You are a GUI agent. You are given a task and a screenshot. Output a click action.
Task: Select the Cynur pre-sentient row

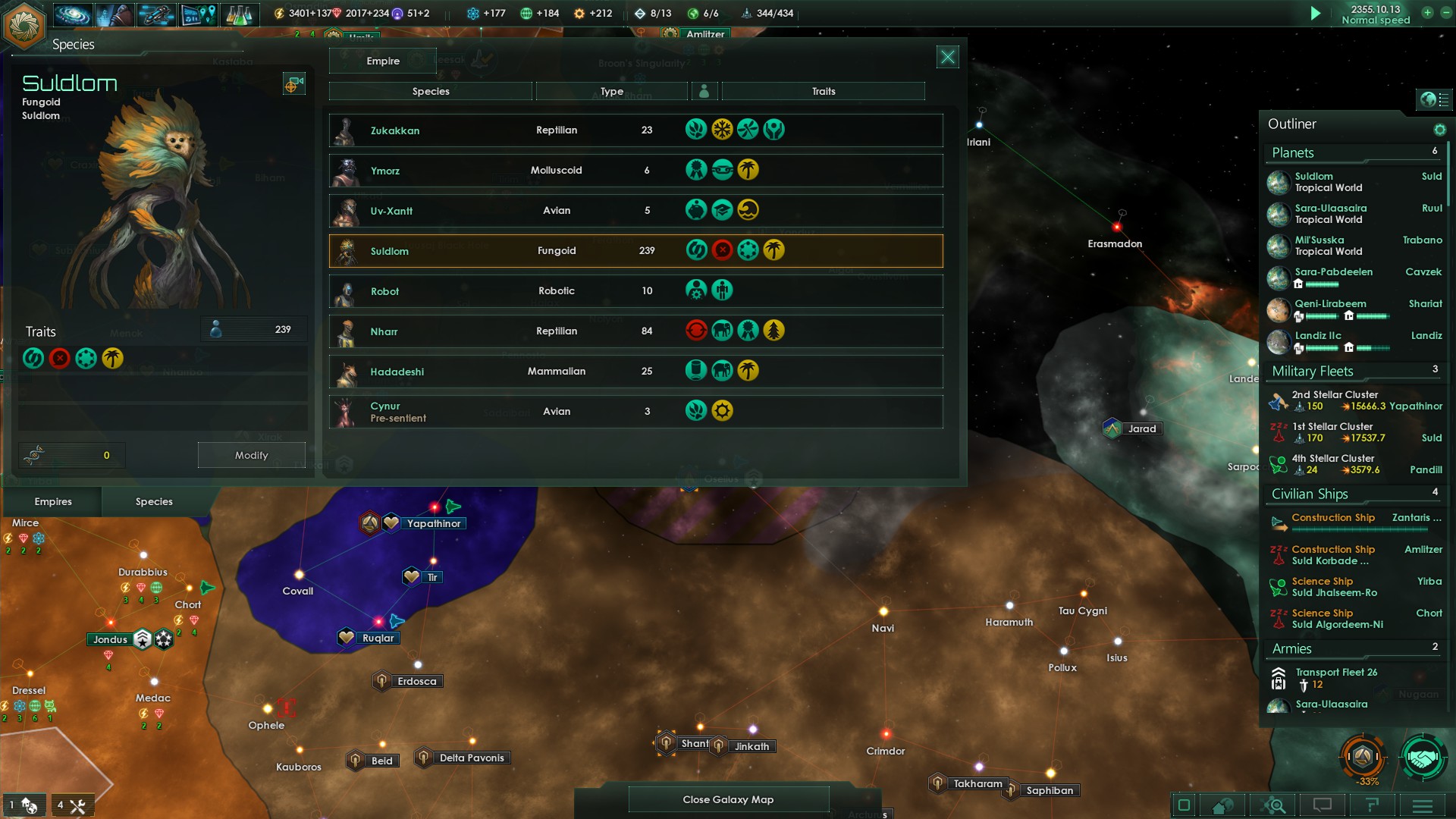click(635, 412)
